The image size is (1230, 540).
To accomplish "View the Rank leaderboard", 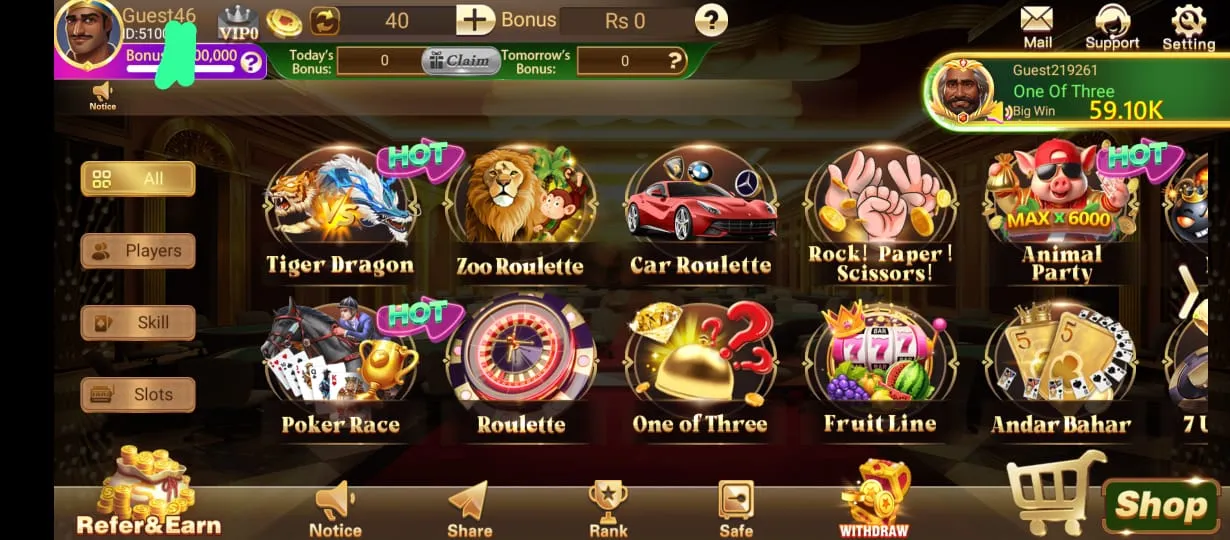I will tap(608, 508).
